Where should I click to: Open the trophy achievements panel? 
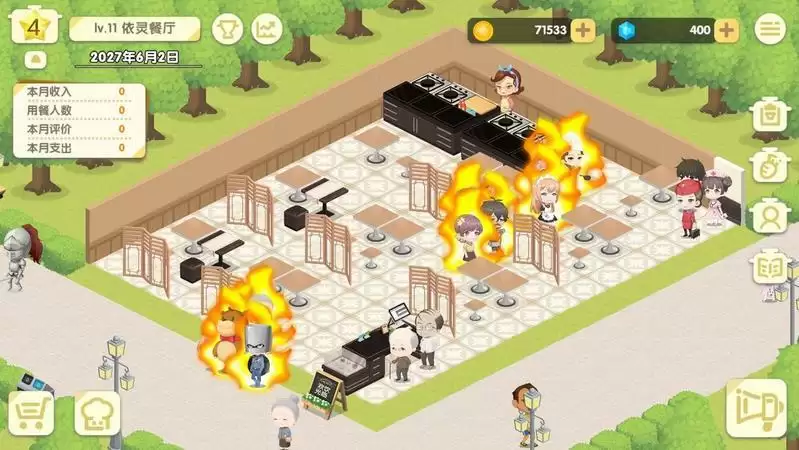click(x=228, y=29)
